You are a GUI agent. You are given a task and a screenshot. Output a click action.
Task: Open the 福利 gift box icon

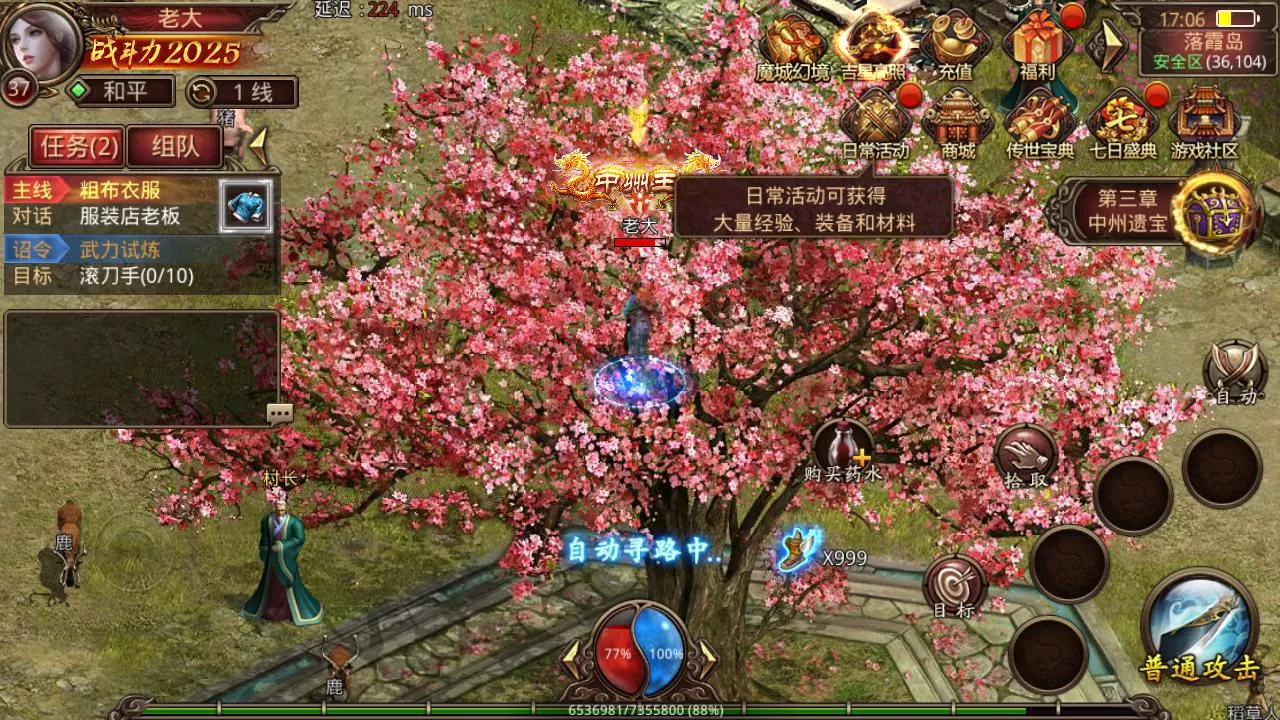tap(1037, 45)
